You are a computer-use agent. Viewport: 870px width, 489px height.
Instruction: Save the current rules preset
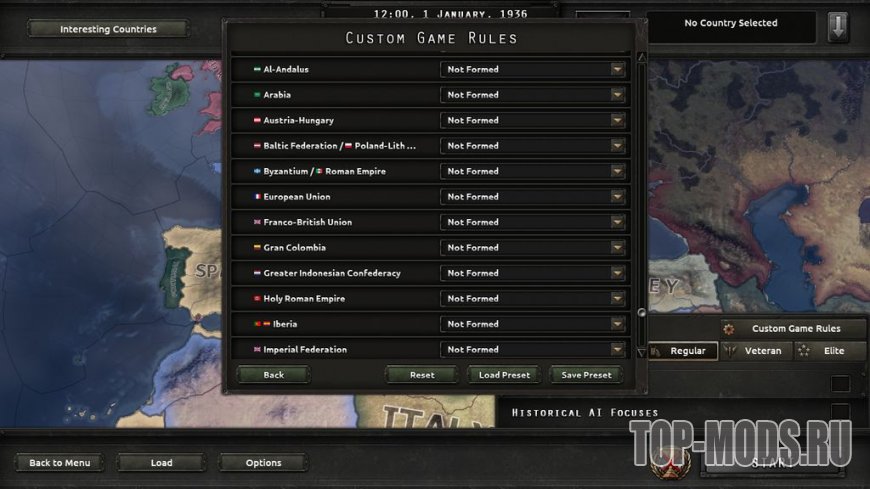(585, 375)
